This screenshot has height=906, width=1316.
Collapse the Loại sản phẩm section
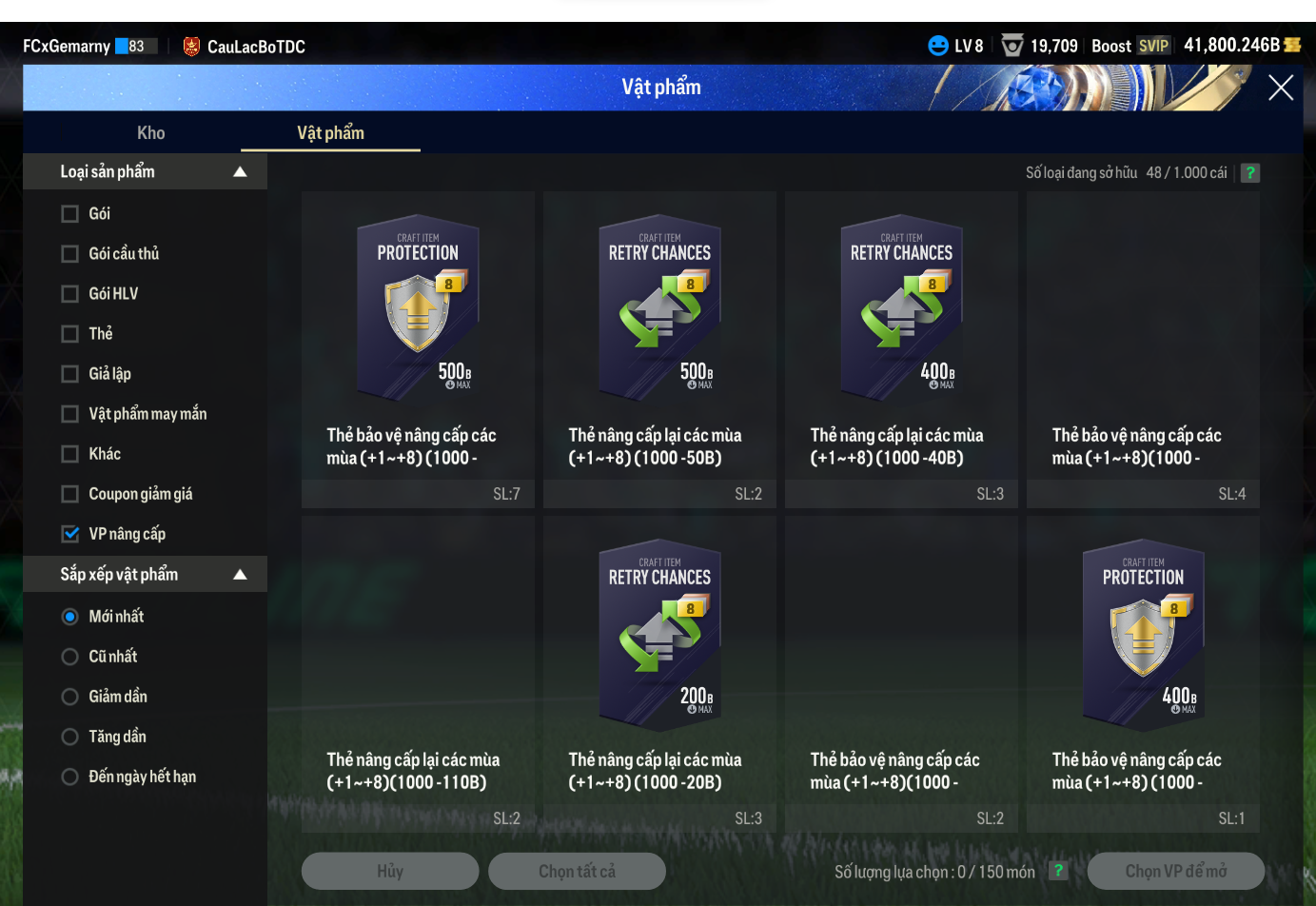coord(240,172)
